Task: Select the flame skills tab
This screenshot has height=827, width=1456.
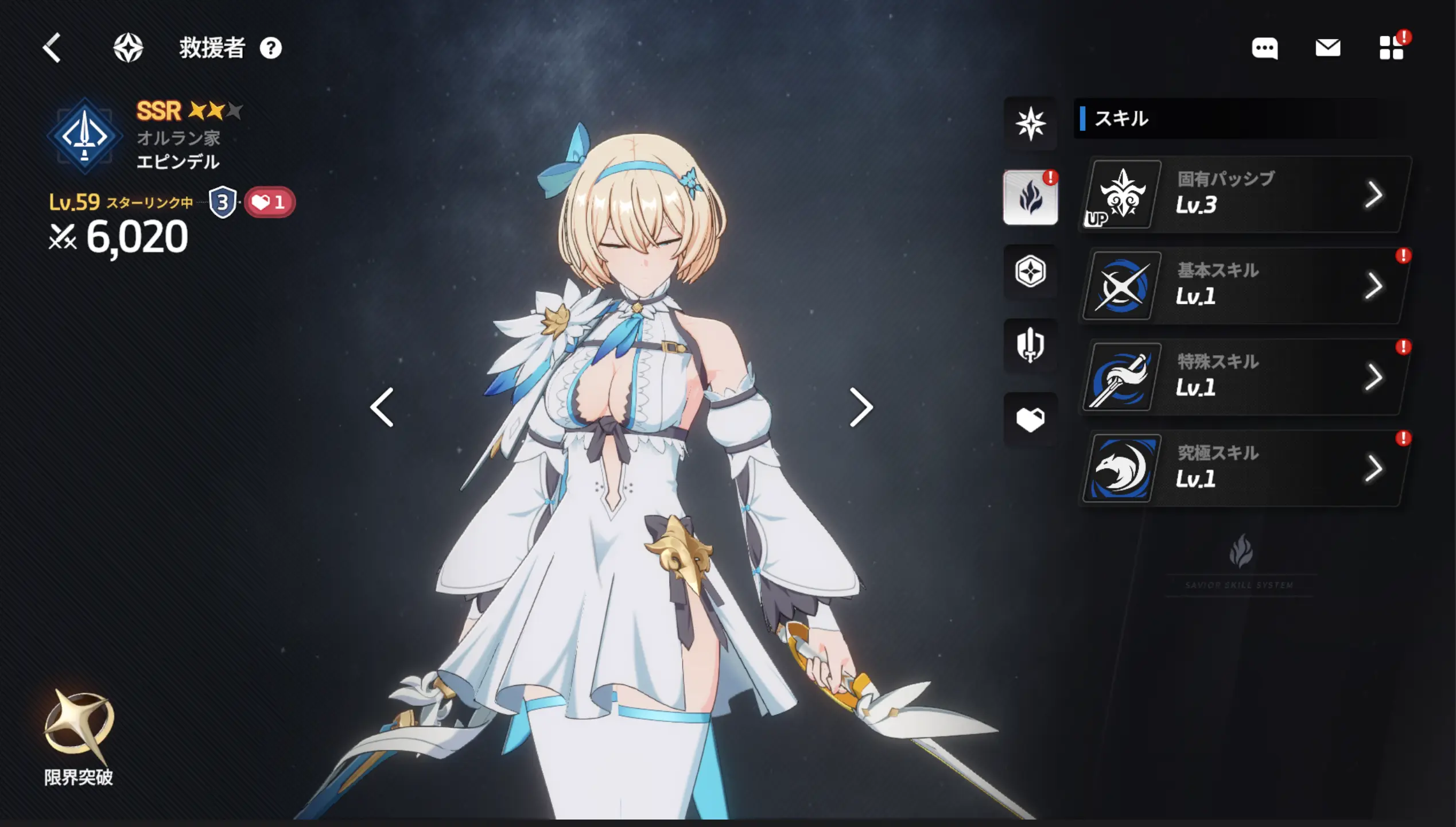Action: (x=1030, y=197)
